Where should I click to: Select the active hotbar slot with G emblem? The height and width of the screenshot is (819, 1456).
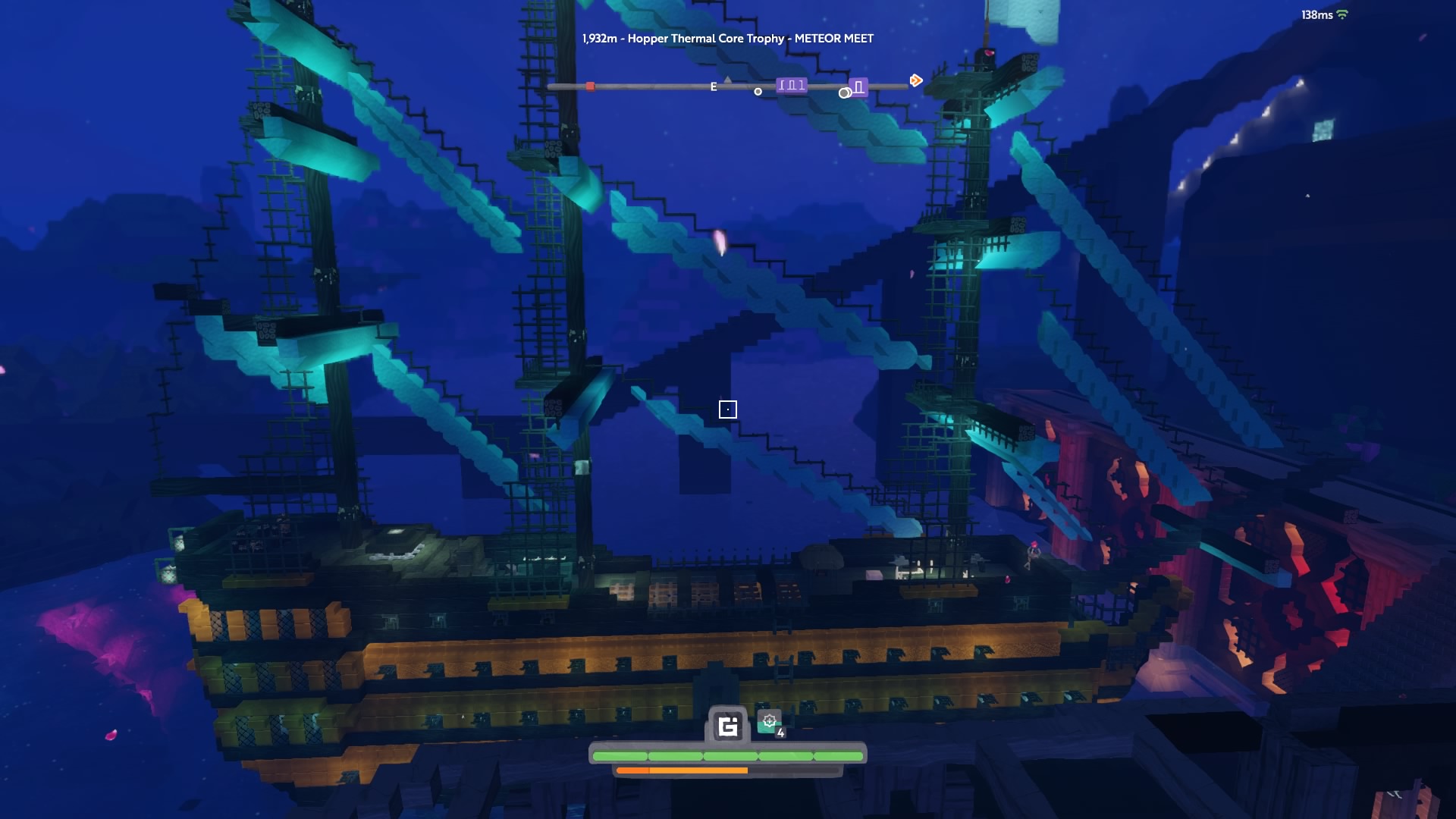[x=728, y=726]
